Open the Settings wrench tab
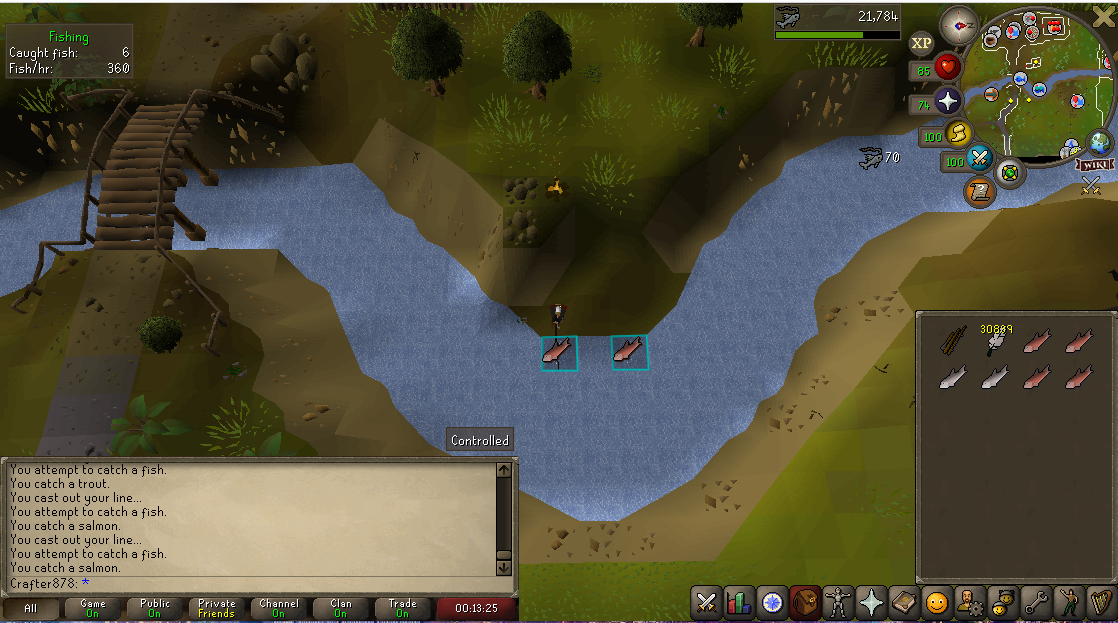This screenshot has height=623, width=1118. click(x=1035, y=603)
